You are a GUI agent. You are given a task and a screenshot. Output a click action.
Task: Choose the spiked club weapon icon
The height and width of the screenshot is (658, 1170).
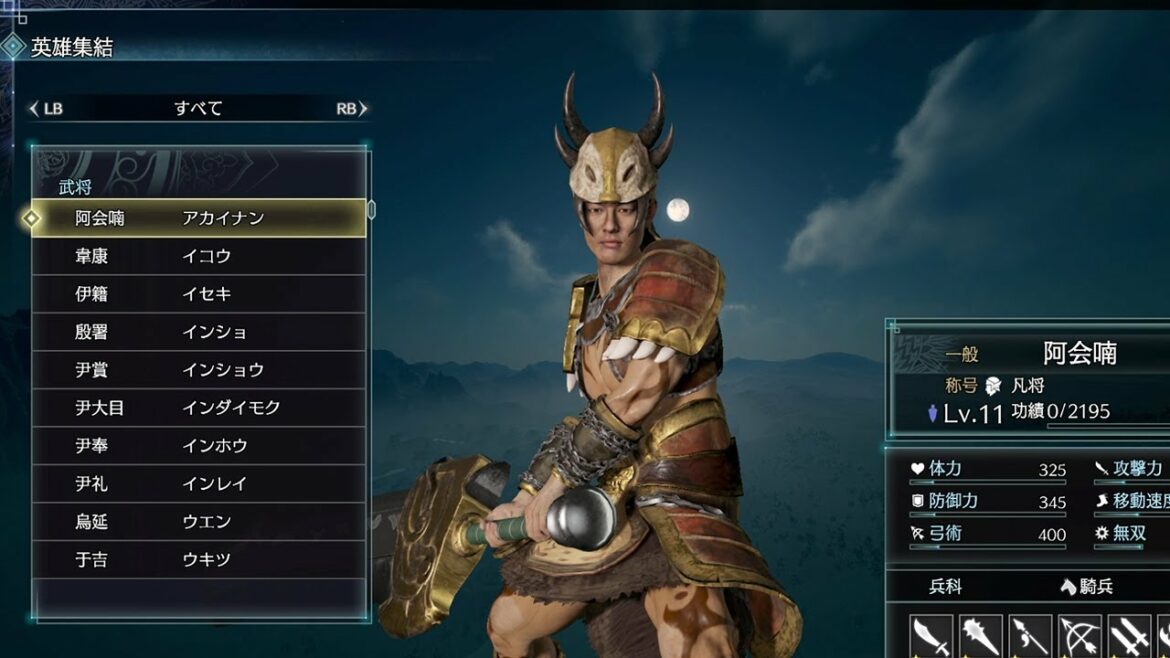pos(981,637)
